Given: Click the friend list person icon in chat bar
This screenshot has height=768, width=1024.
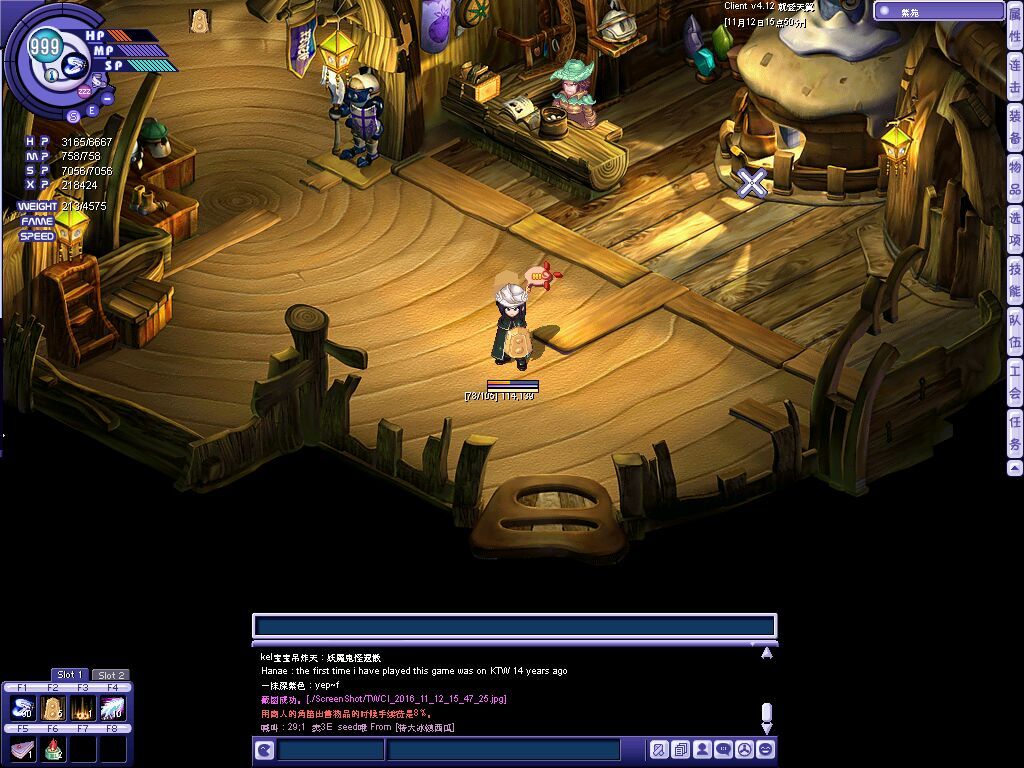Looking at the screenshot, I should 702,749.
